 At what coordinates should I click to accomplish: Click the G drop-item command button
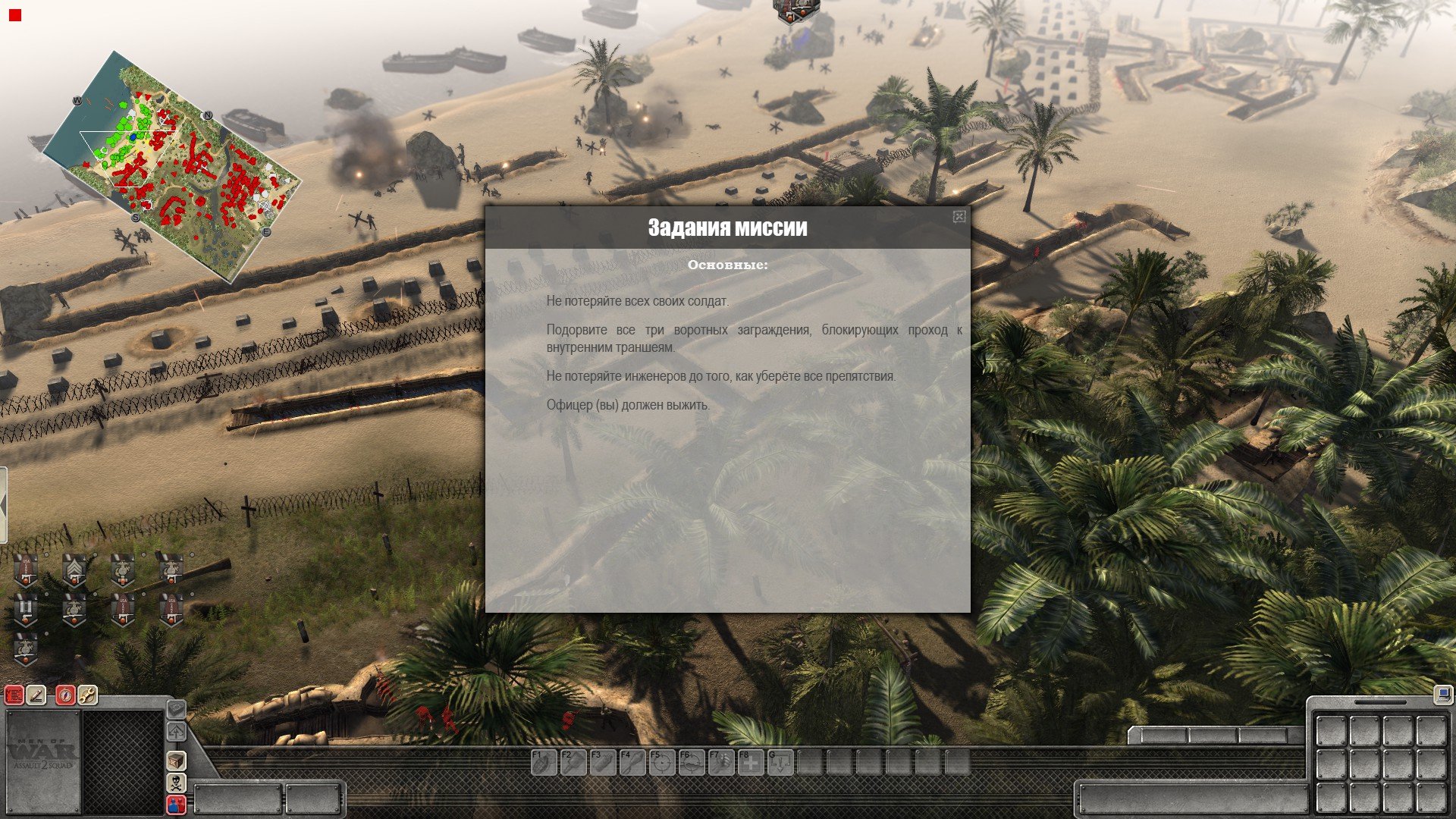pyautogui.click(x=780, y=762)
